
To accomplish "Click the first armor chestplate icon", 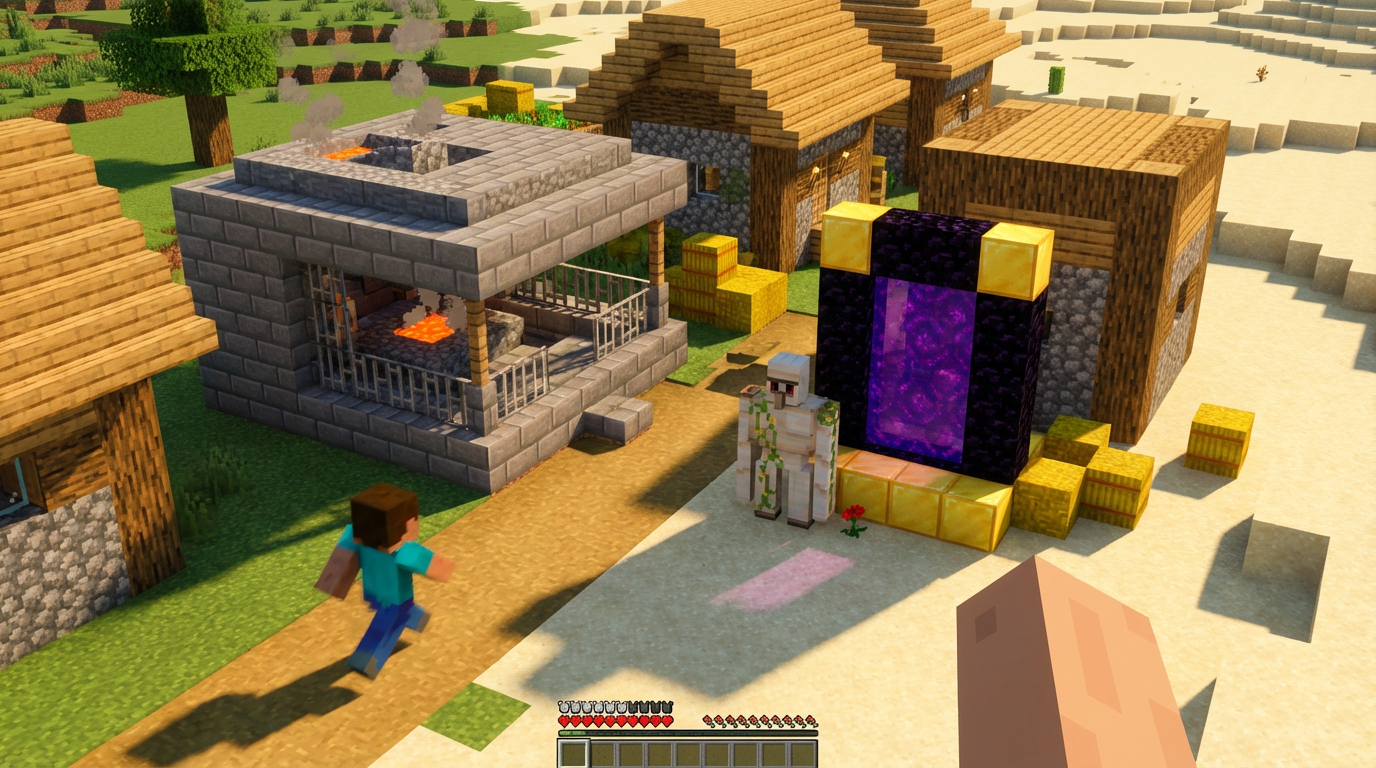I will [x=563, y=706].
